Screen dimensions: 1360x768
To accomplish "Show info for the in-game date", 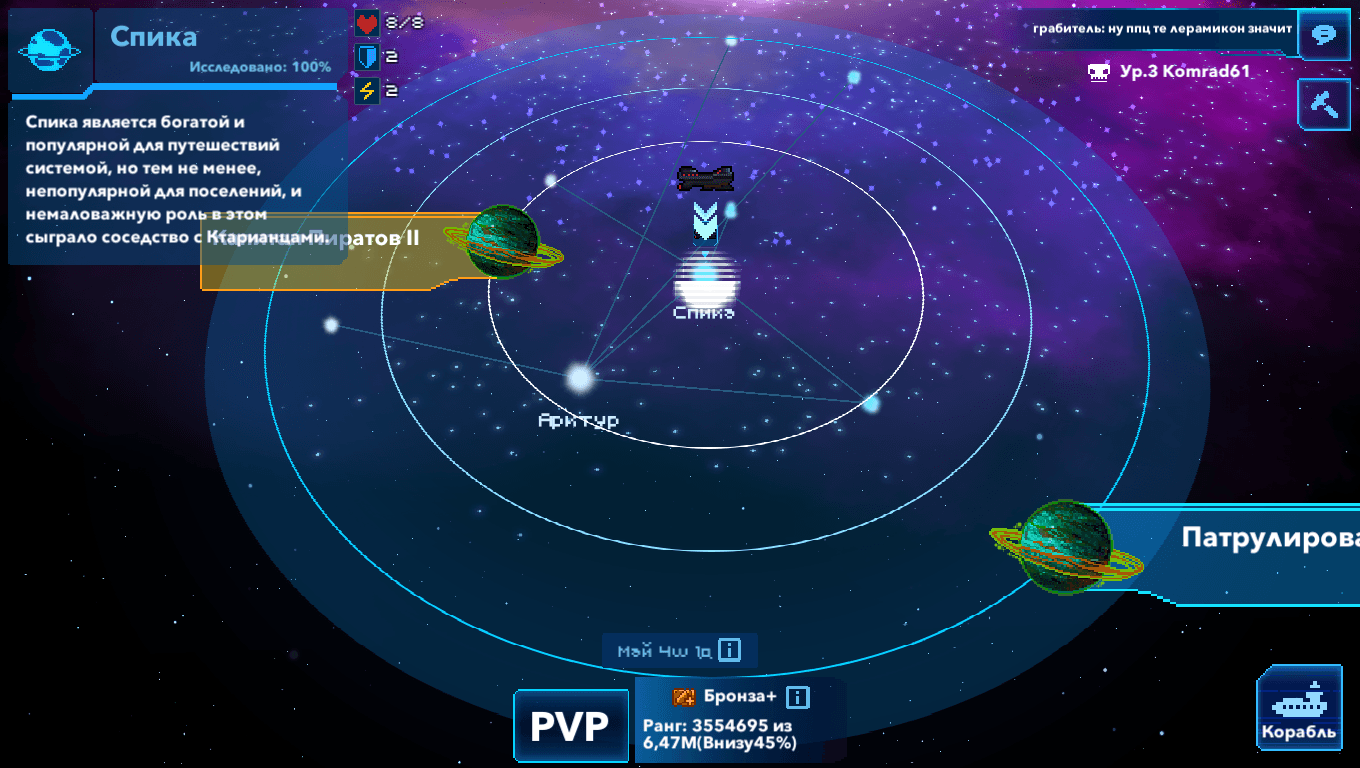I will pos(730,651).
